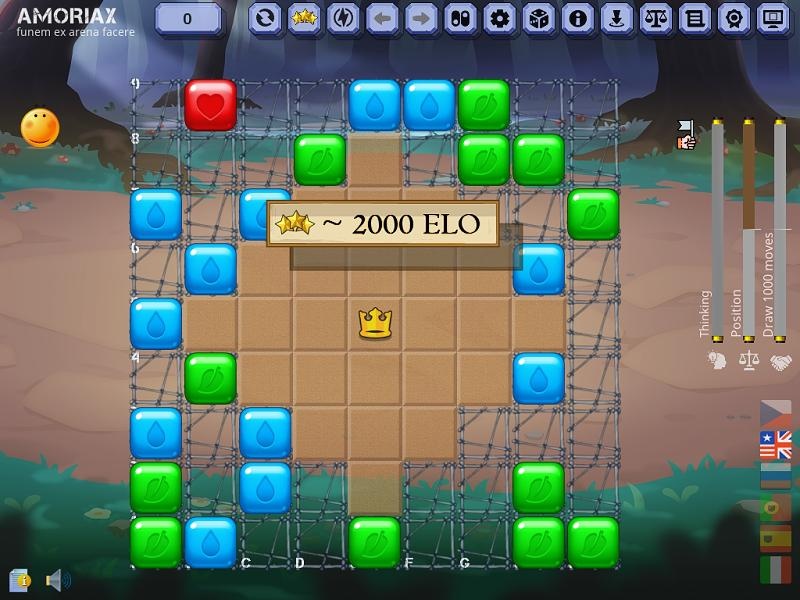Open the document info icon
The height and width of the screenshot is (600, 800).
[19, 579]
